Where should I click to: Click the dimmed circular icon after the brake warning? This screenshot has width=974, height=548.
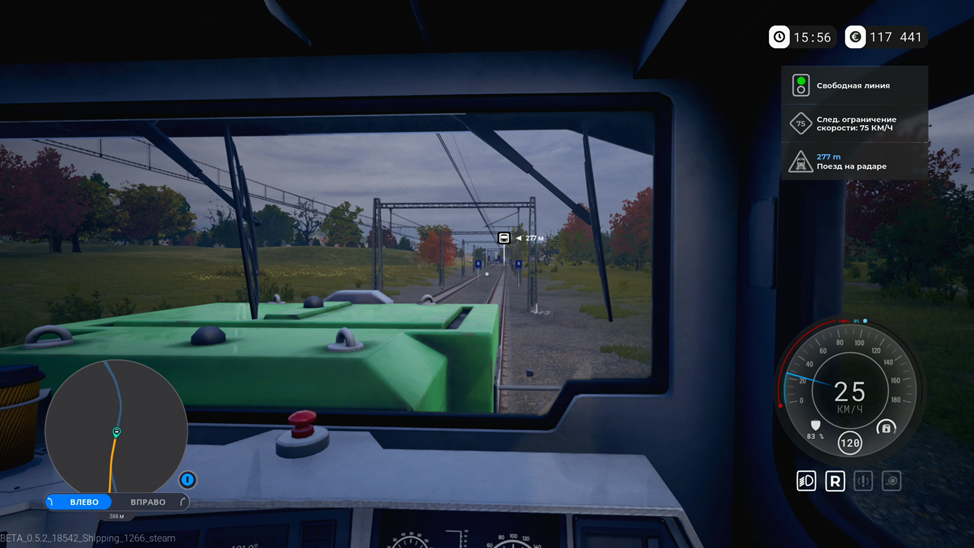click(891, 481)
